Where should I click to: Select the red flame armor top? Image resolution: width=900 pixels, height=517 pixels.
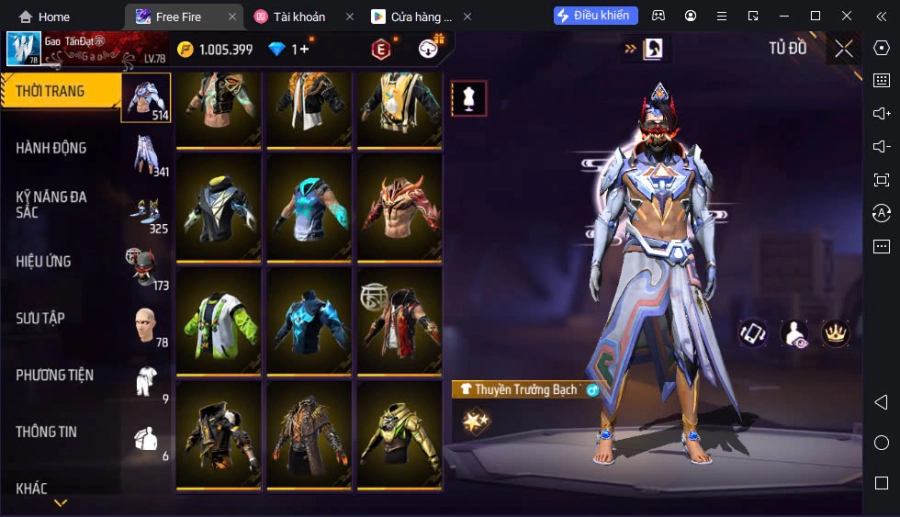click(400, 207)
